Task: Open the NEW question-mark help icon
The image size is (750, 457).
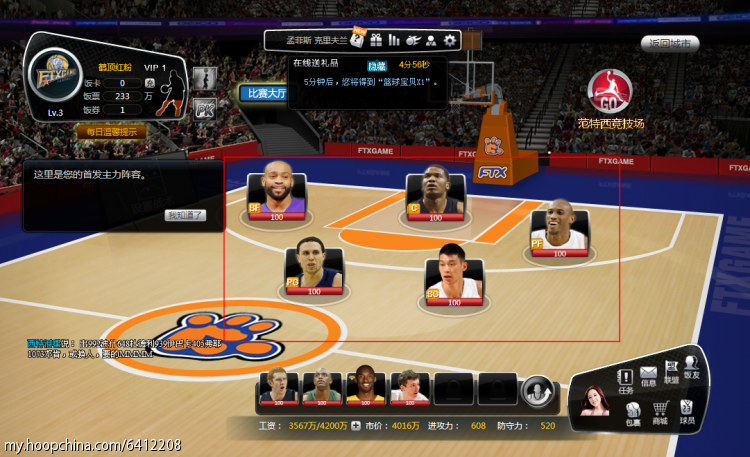Action: tap(356, 40)
